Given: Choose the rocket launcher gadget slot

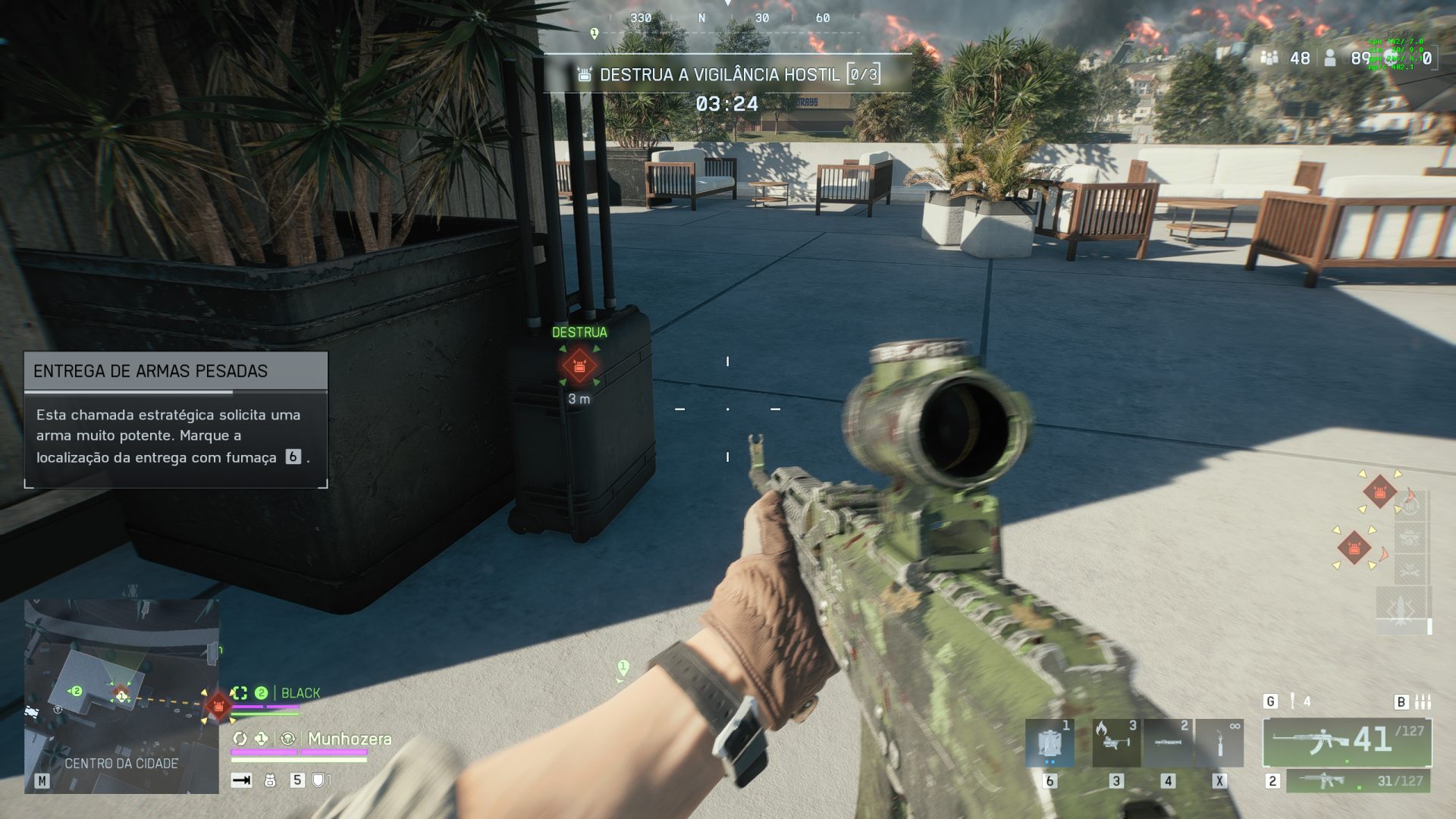Looking at the screenshot, I should (1167, 743).
